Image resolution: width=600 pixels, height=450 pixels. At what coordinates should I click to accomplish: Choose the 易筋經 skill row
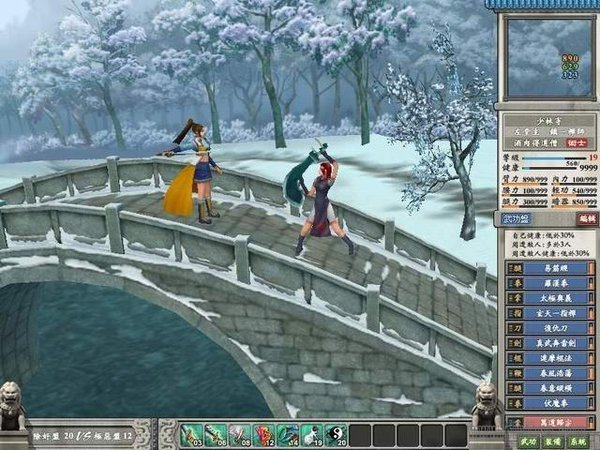click(x=551, y=268)
